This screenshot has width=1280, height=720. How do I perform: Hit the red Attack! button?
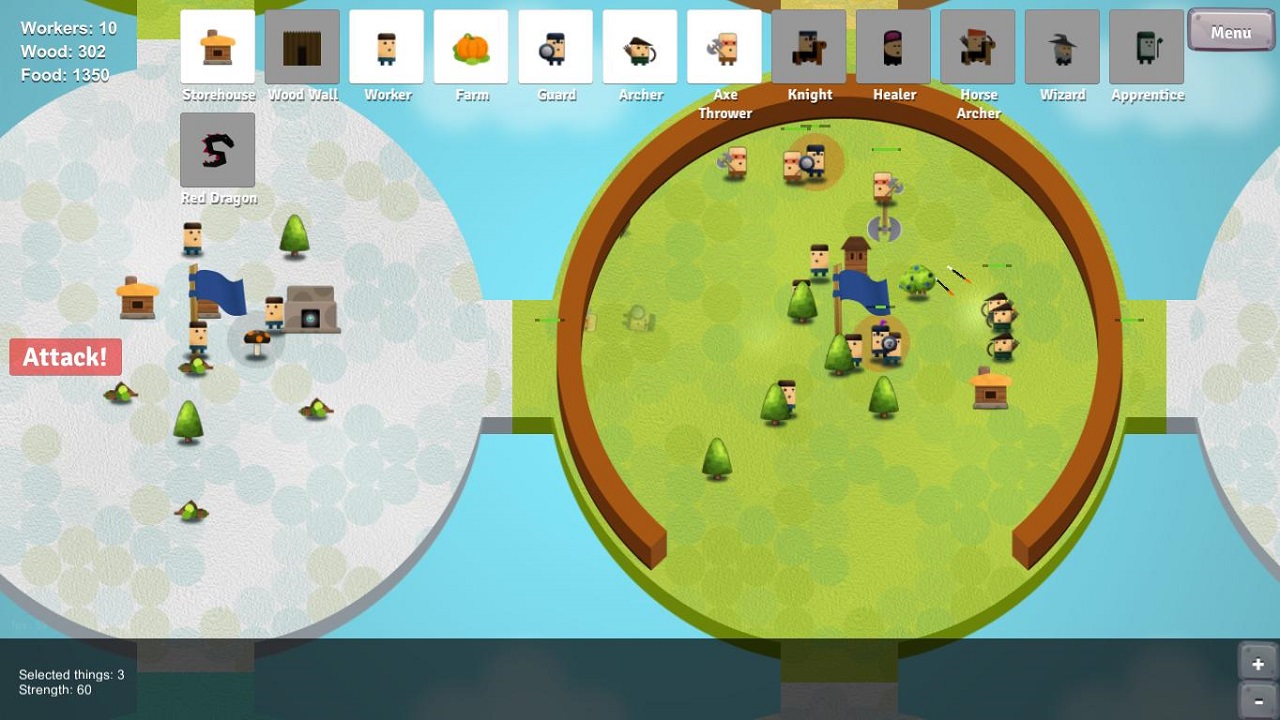[x=66, y=357]
